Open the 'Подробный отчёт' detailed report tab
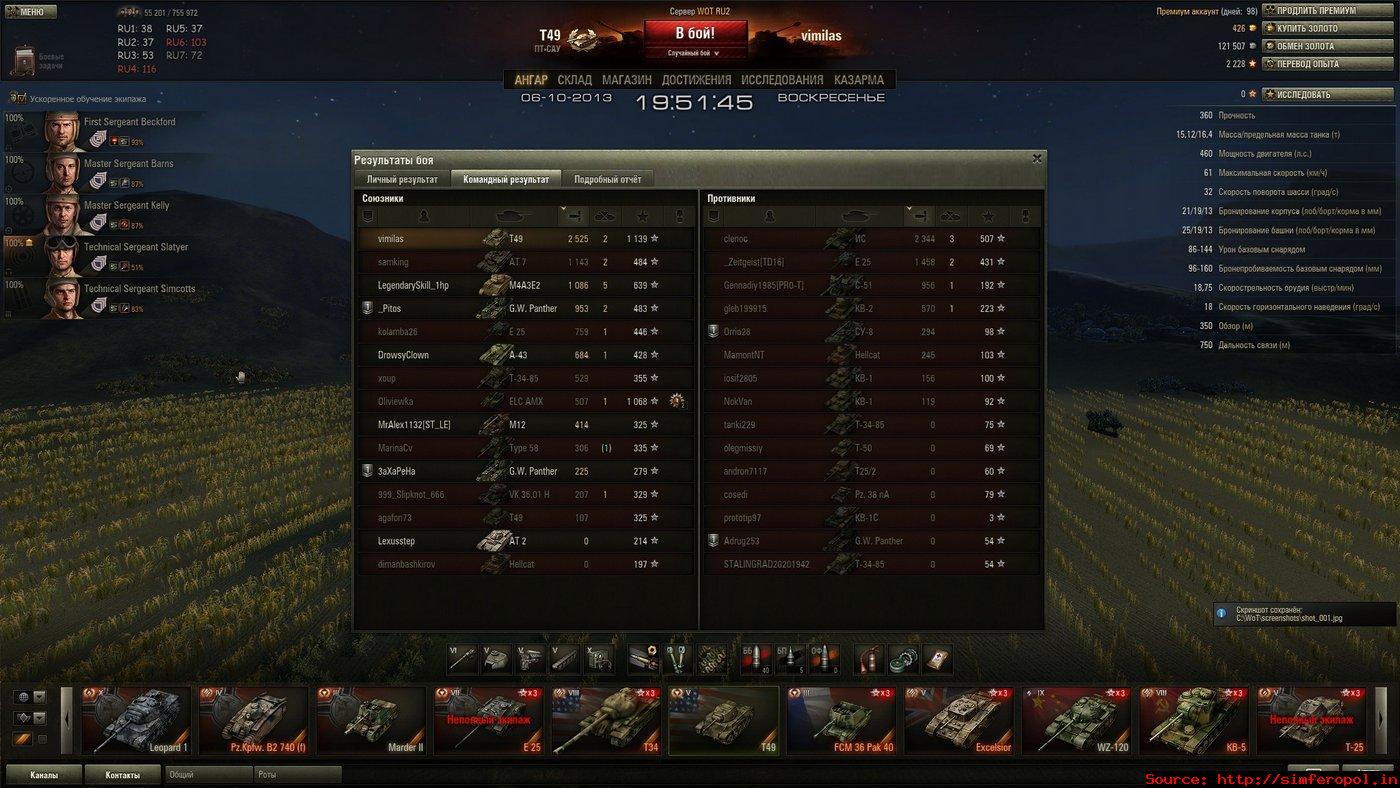 (x=607, y=179)
